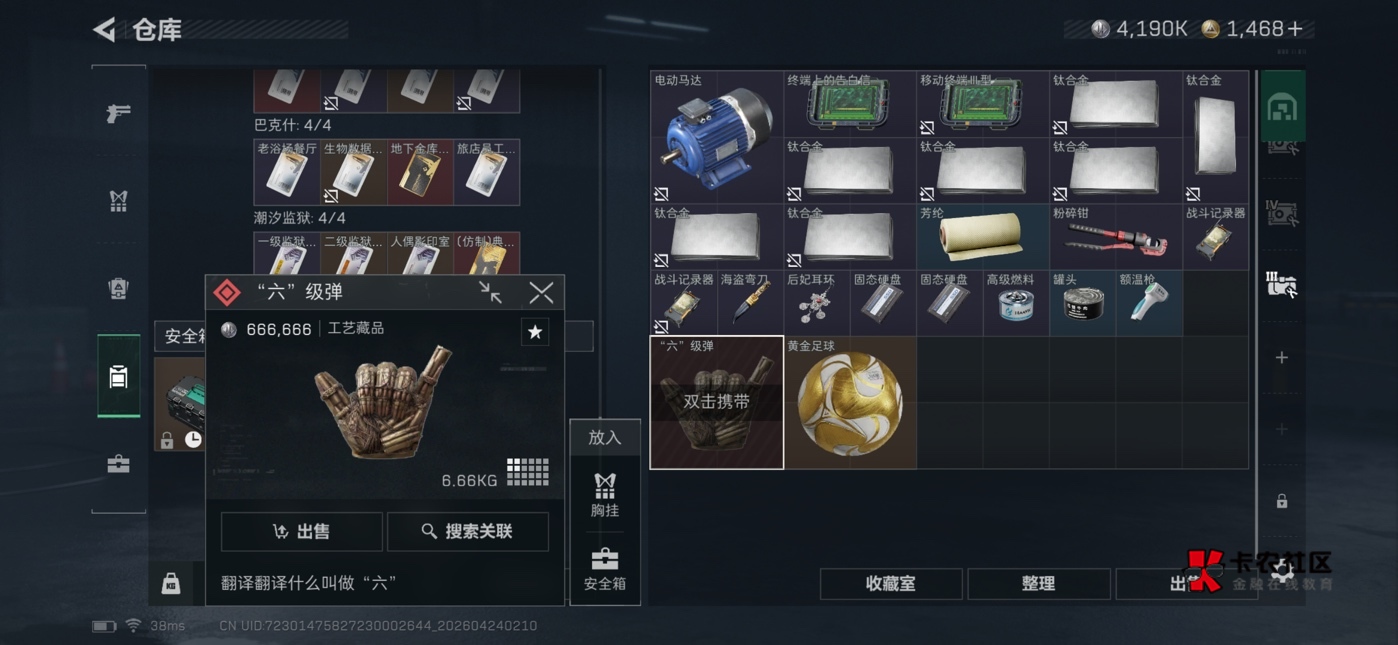
Task: Place item into 胸挂 chest rig
Action: pos(605,494)
